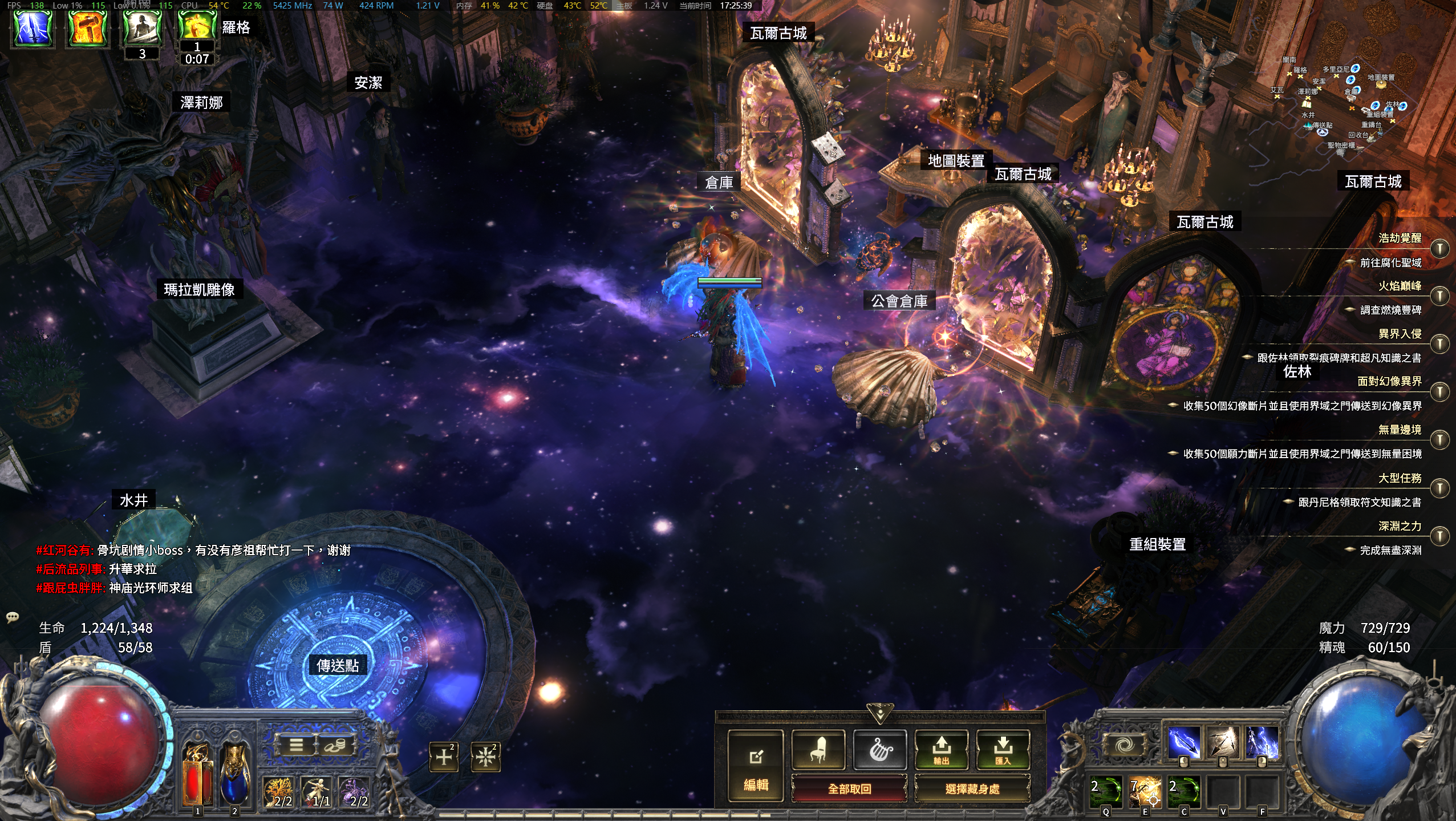Open the three-line main menu button
Screen dimensions: 1456x821
pyautogui.click(x=295, y=745)
